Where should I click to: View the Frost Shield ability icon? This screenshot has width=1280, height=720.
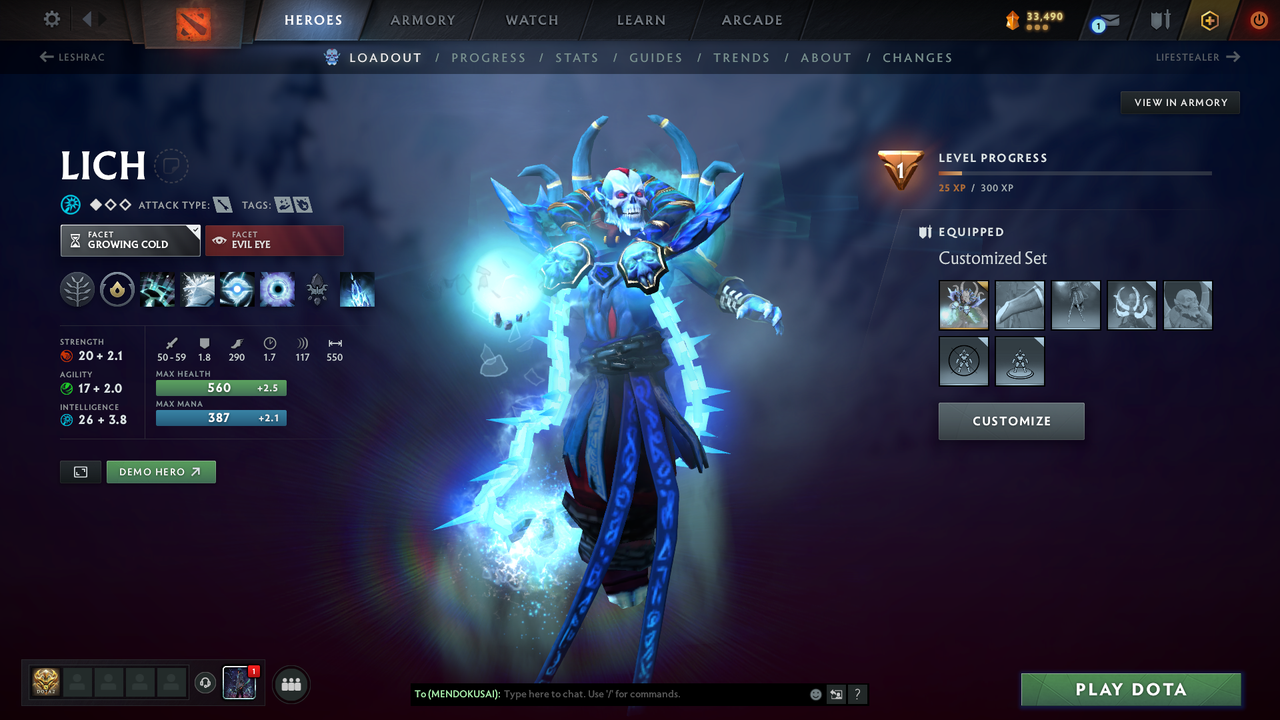(x=197, y=289)
